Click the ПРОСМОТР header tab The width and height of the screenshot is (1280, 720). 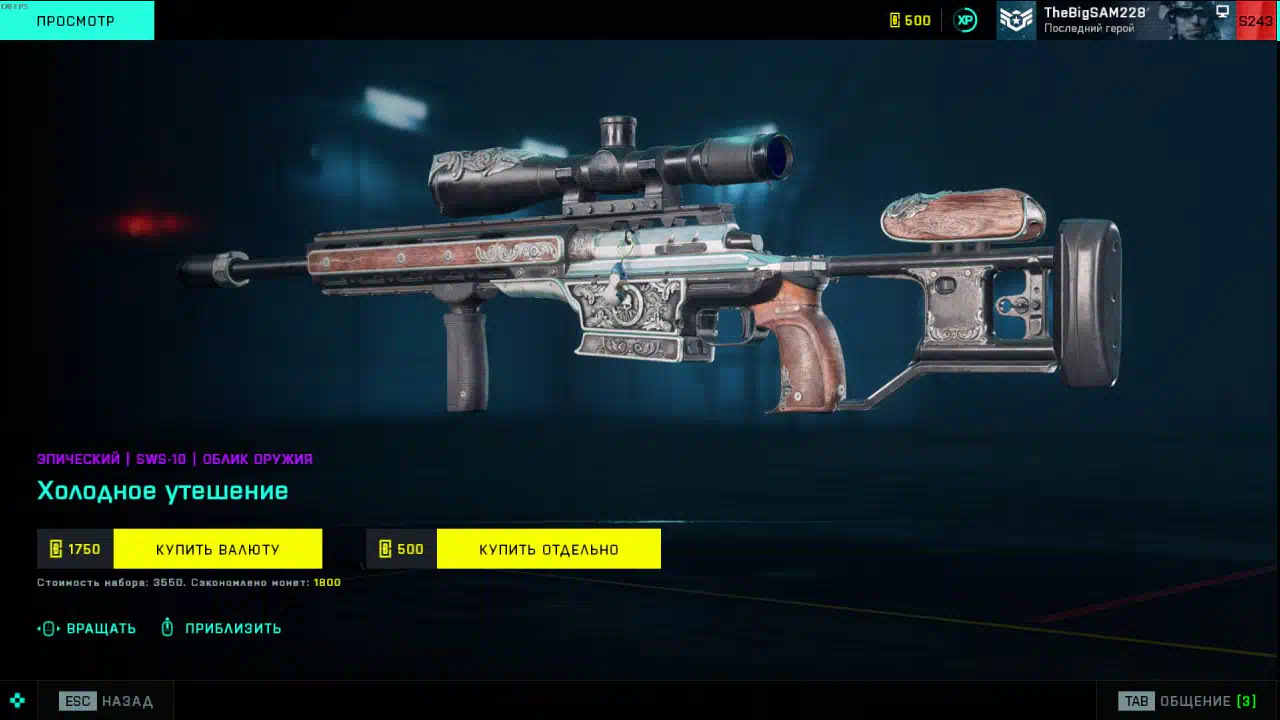[76, 20]
